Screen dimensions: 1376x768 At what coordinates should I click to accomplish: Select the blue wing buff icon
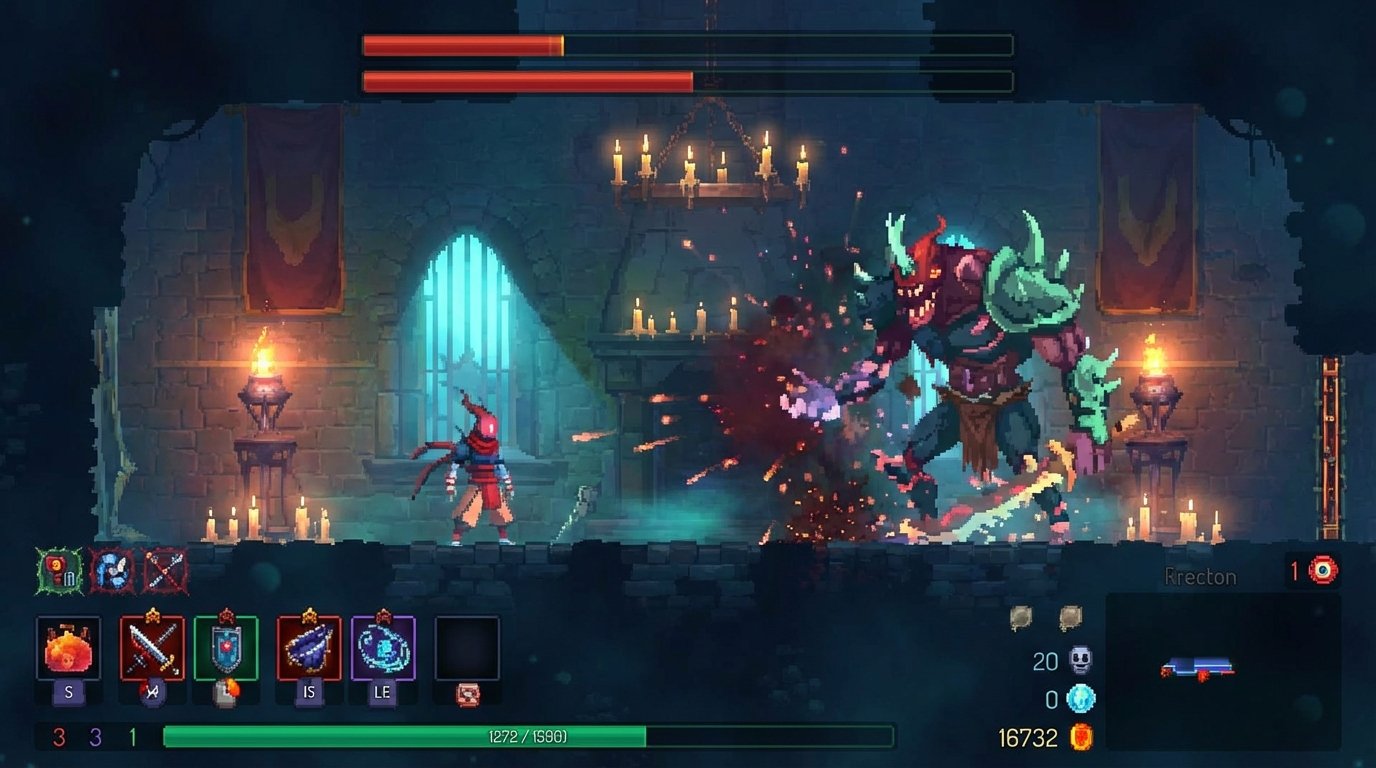click(113, 566)
